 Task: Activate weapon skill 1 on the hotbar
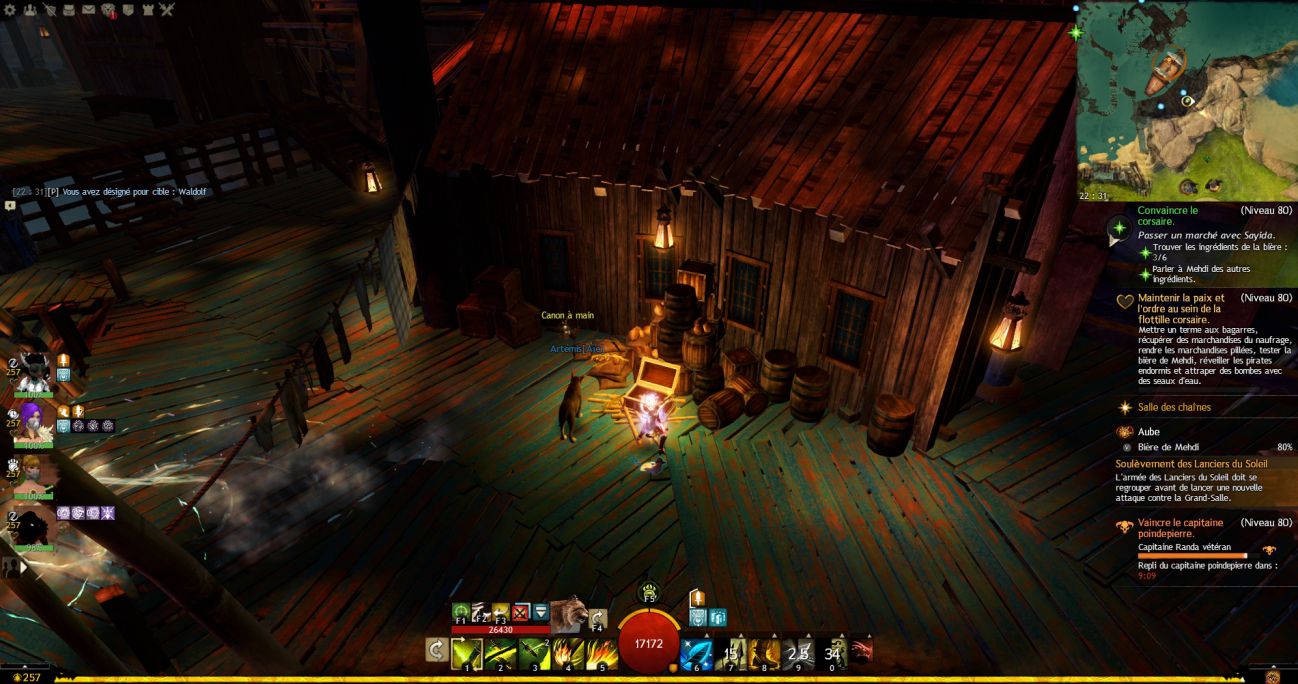click(466, 654)
